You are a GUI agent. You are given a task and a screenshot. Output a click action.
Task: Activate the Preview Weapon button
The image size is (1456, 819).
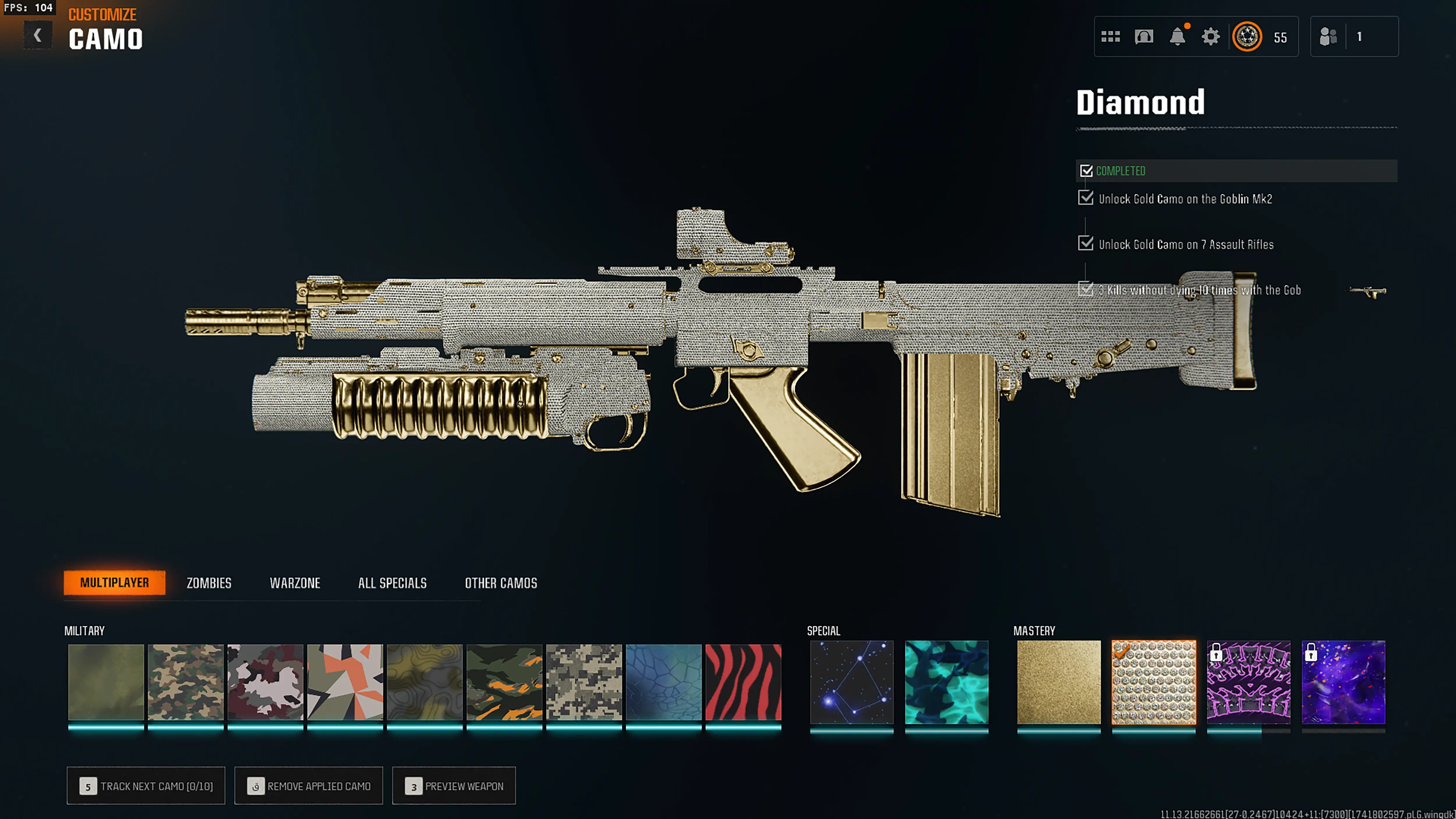tap(454, 785)
